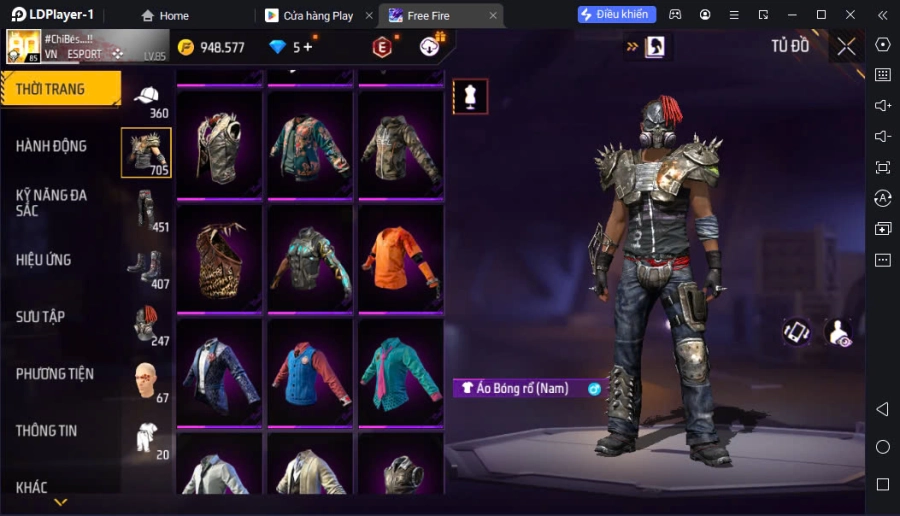The width and height of the screenshot is (900, 516).
Task: Open the HIỆU ỨNG category
Action: pyautogui.click(x=44, y=260)
